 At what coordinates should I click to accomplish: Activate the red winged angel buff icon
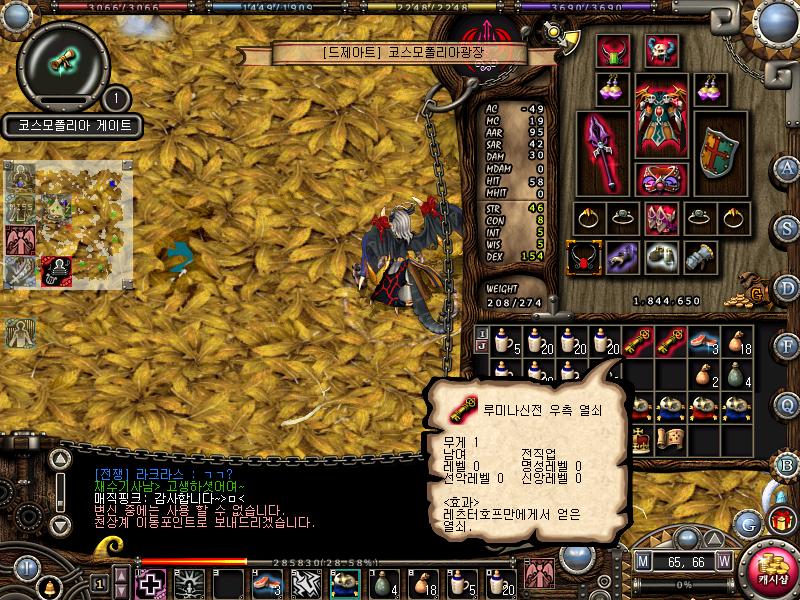21,241
